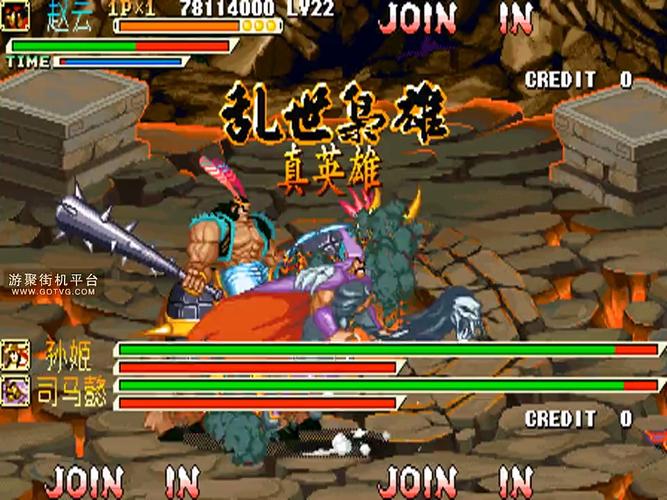Click Zhao Yun's player portrait
The width and height of the screenshot is (667, 500).
click(15, 16)
